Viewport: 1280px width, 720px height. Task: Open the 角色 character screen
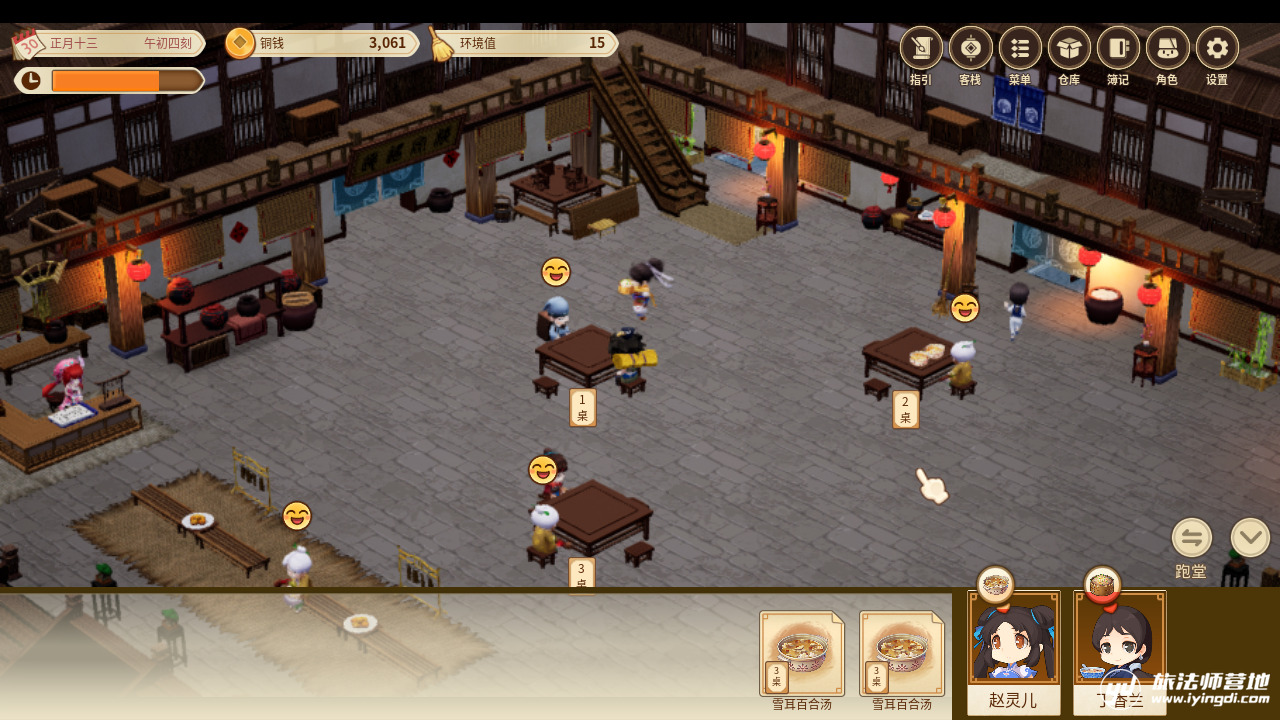pos(1167,48)
